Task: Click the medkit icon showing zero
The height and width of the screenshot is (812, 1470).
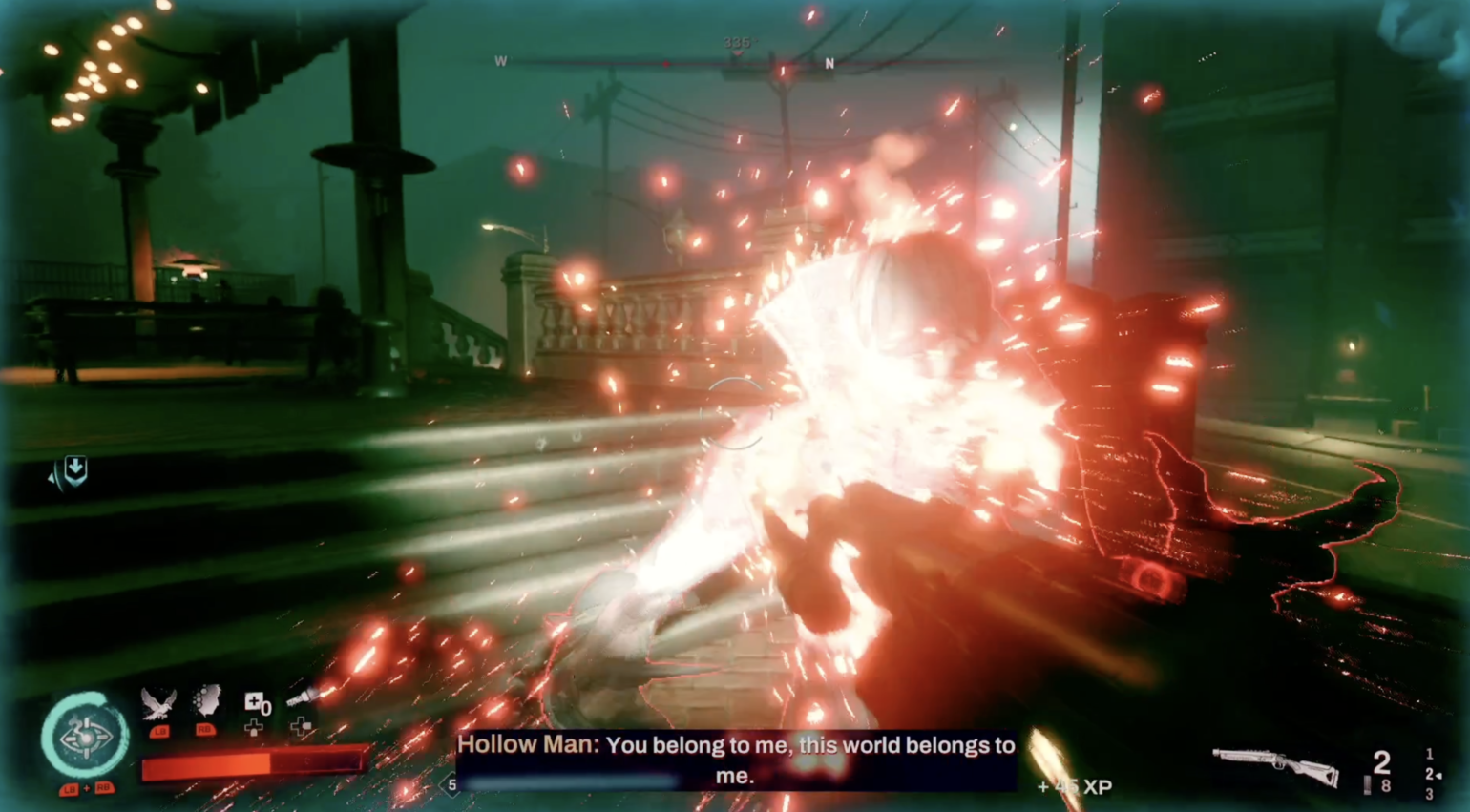Action: tap(256, 702)
